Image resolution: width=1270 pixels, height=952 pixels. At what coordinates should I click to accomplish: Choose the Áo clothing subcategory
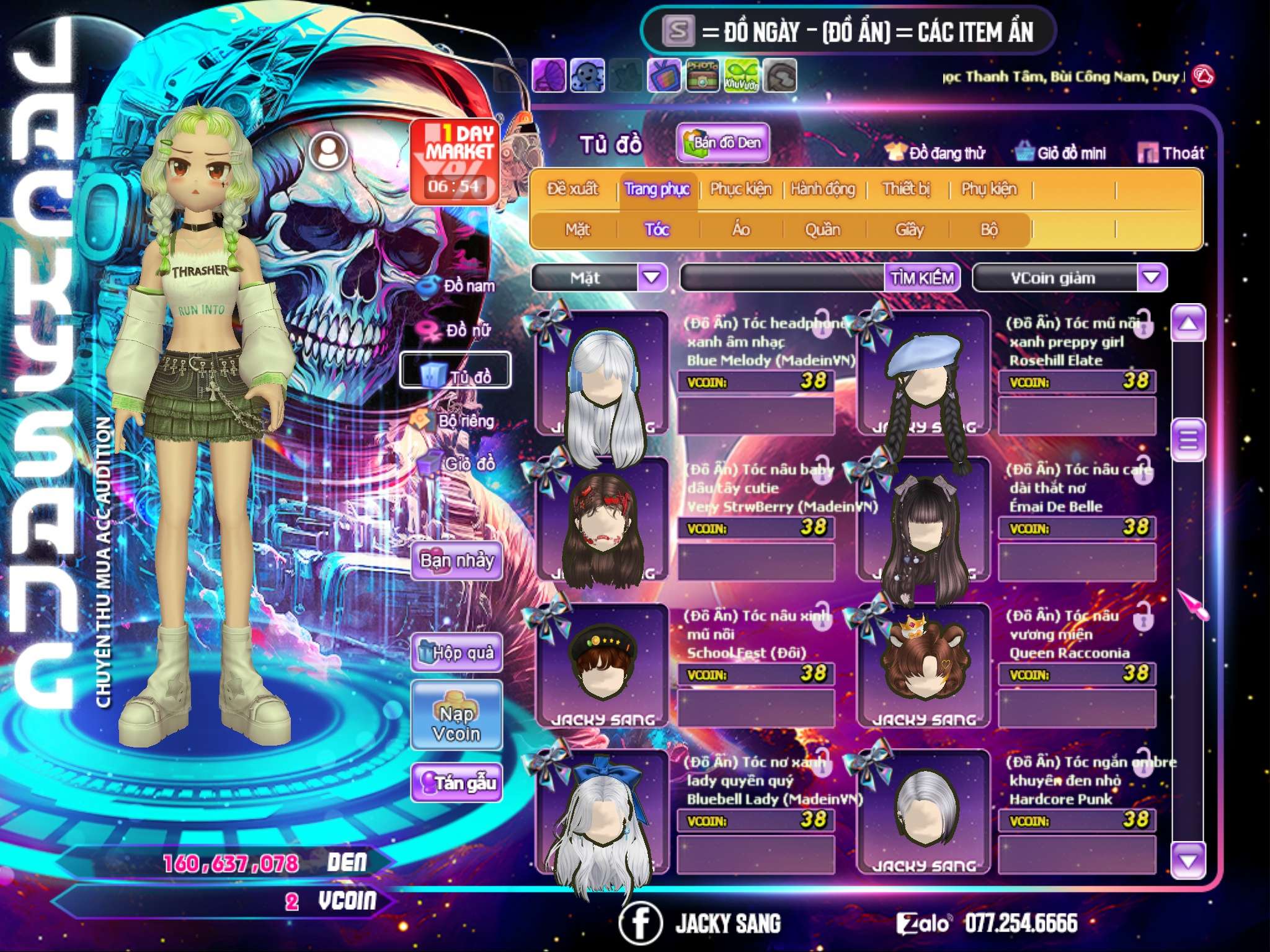(x=741, y=230)
